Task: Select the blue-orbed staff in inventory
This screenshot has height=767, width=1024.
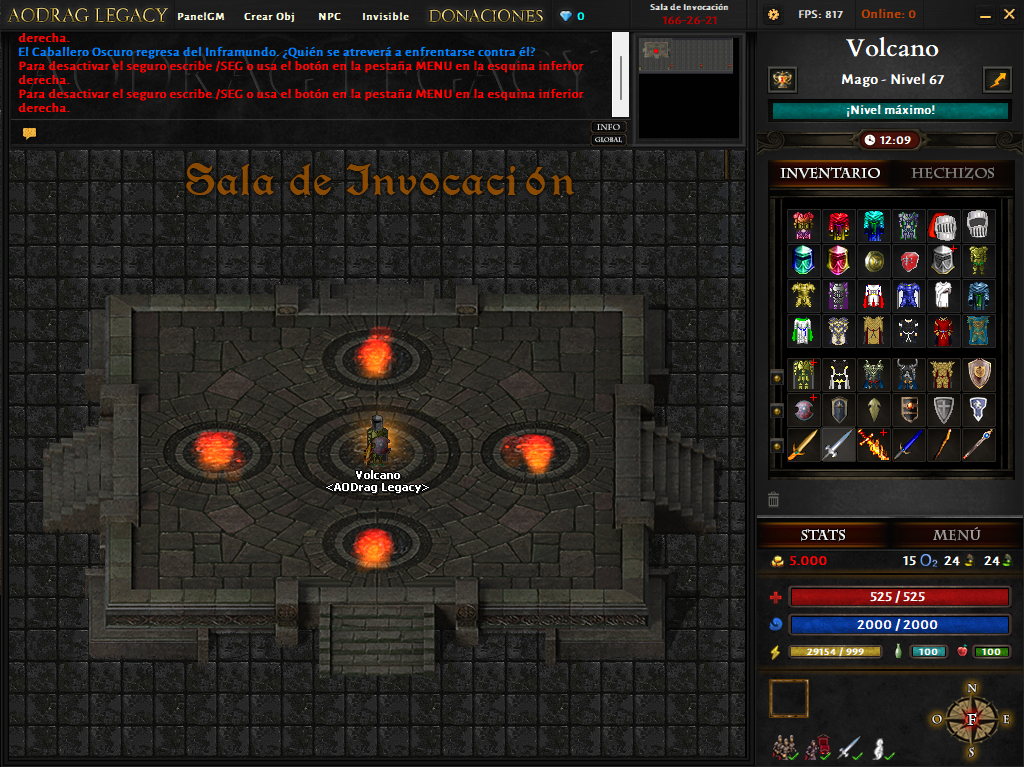Action: click(979, 444)
